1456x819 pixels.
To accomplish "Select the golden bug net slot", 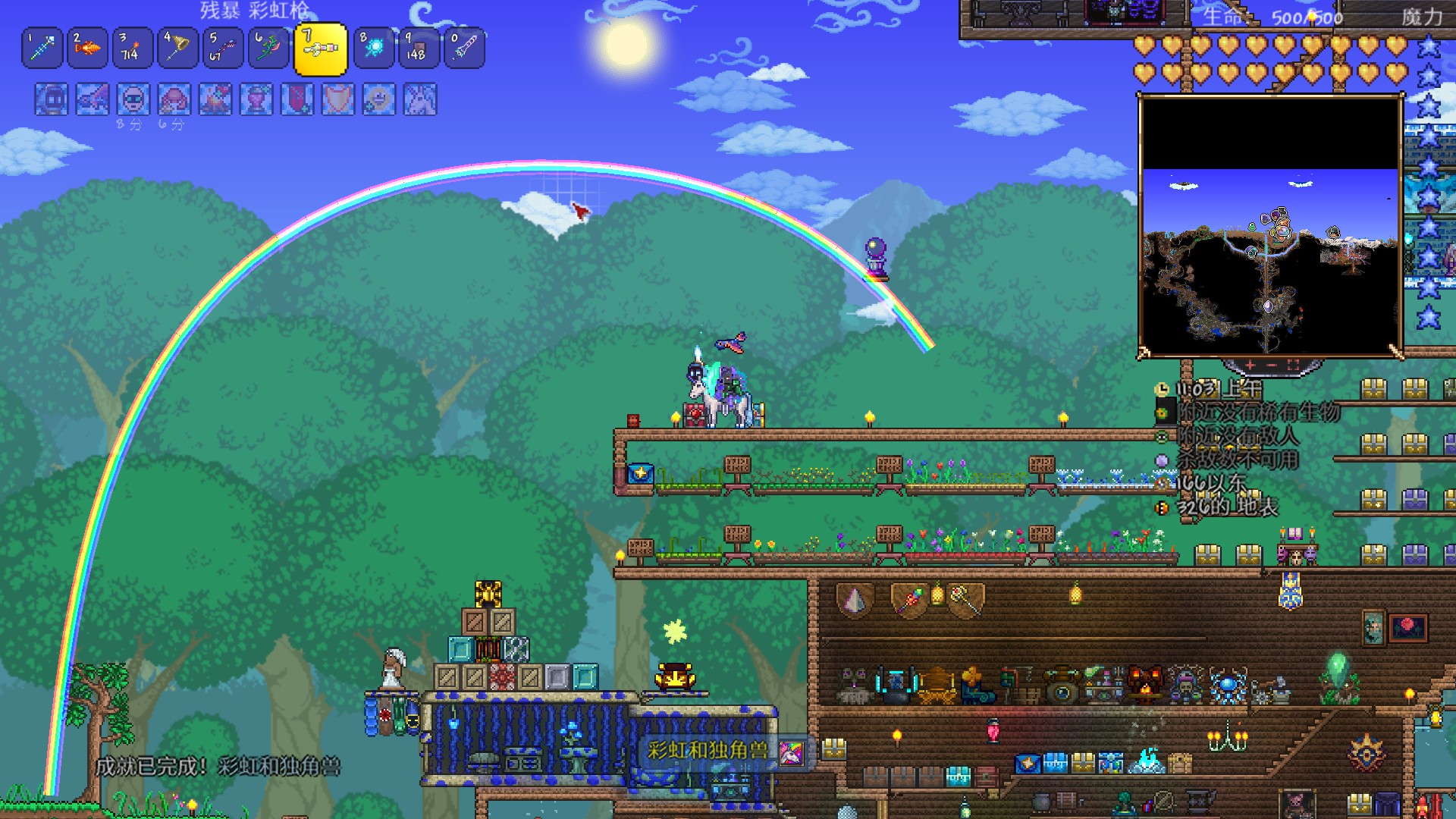I will point(178,49).
